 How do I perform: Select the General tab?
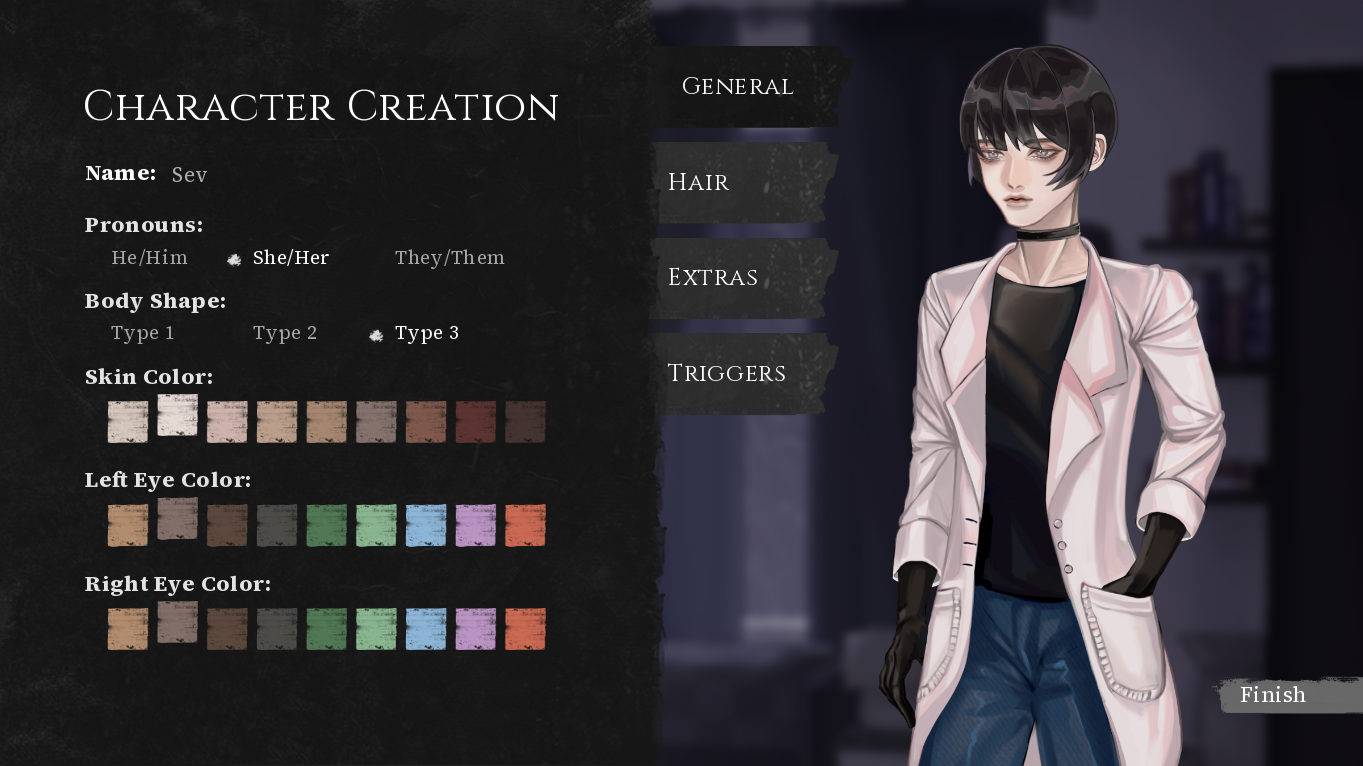738,87
